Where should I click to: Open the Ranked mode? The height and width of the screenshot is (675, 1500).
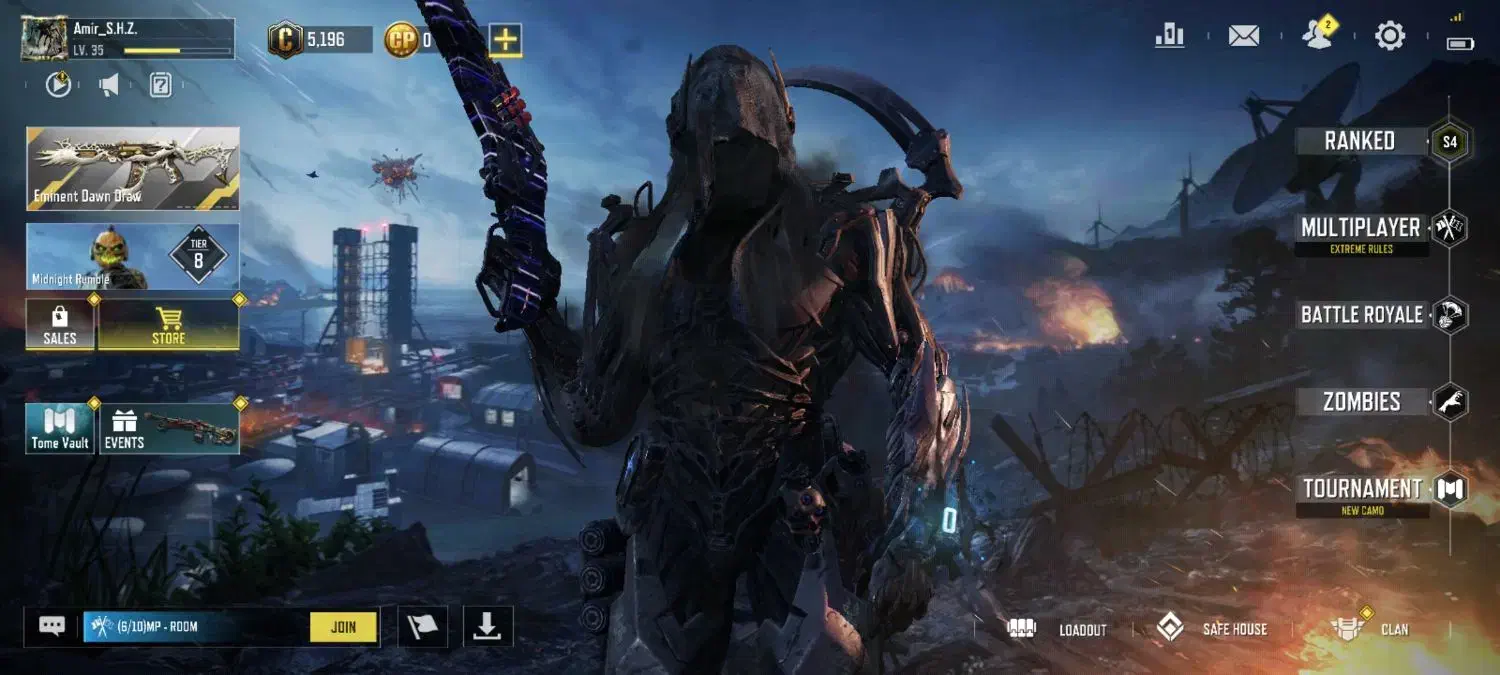coord(1360,141)
